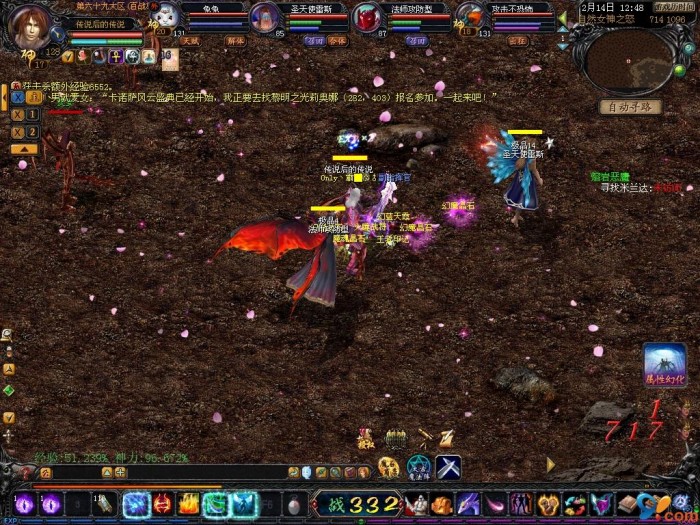
Task: Click the red and green swap arrows icon
Action: click(x=575, y=504)
